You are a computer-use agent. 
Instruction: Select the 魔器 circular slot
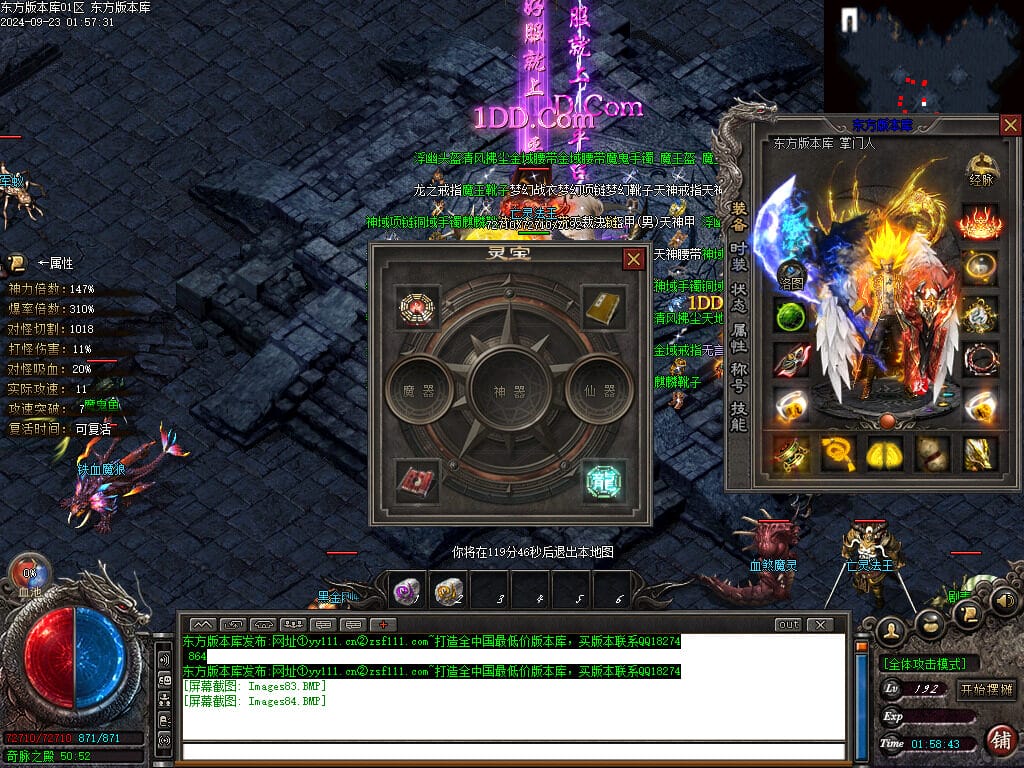click(419, 390)
